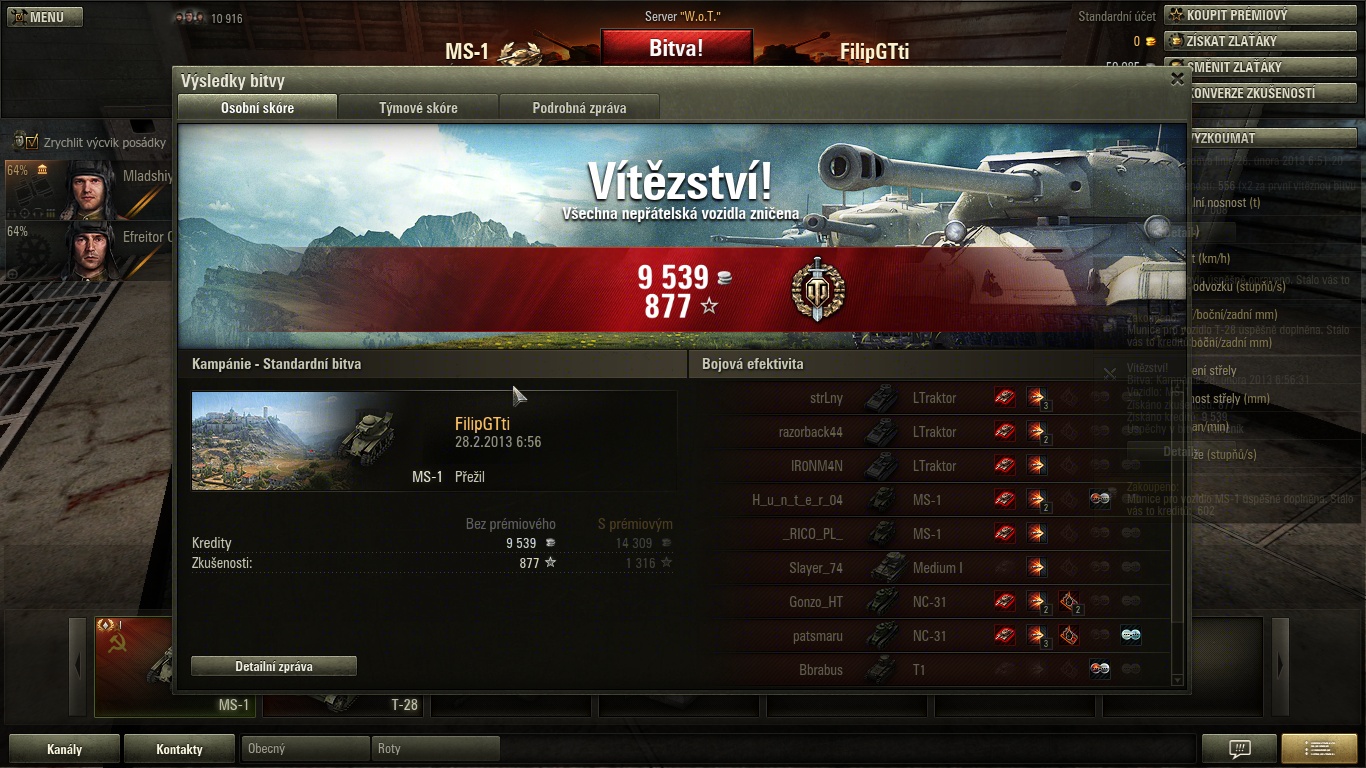Open the Podrobná zpráva tab
Screen dimensions: 1366x768
tap(579, 108)
